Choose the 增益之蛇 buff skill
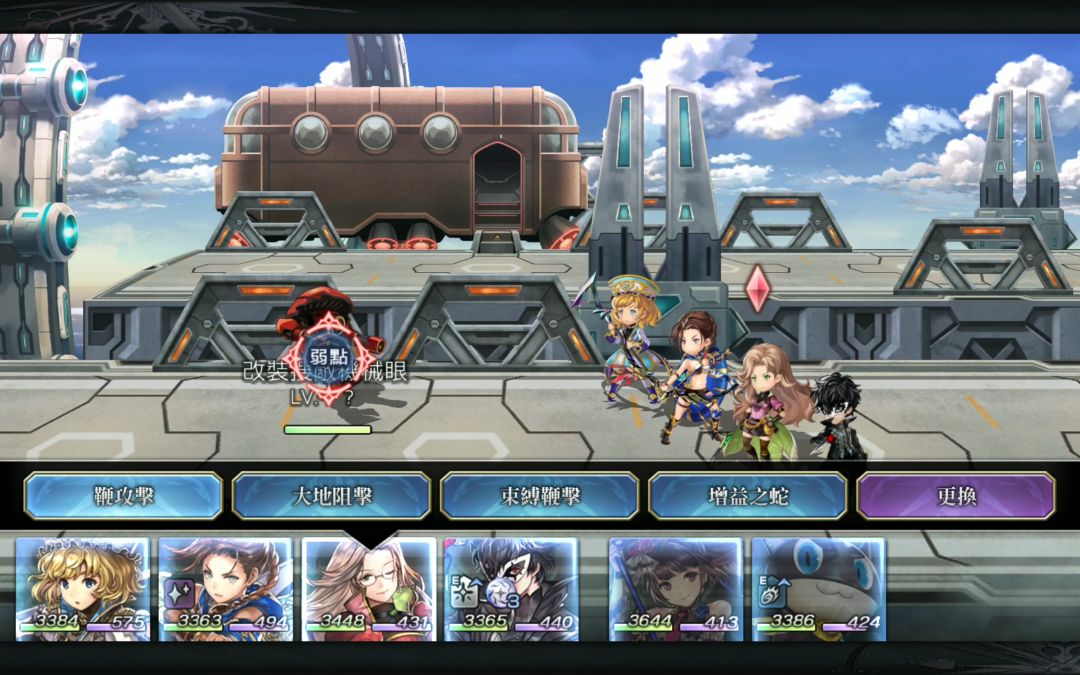1080x675 pixels. [x=747, y=496]
